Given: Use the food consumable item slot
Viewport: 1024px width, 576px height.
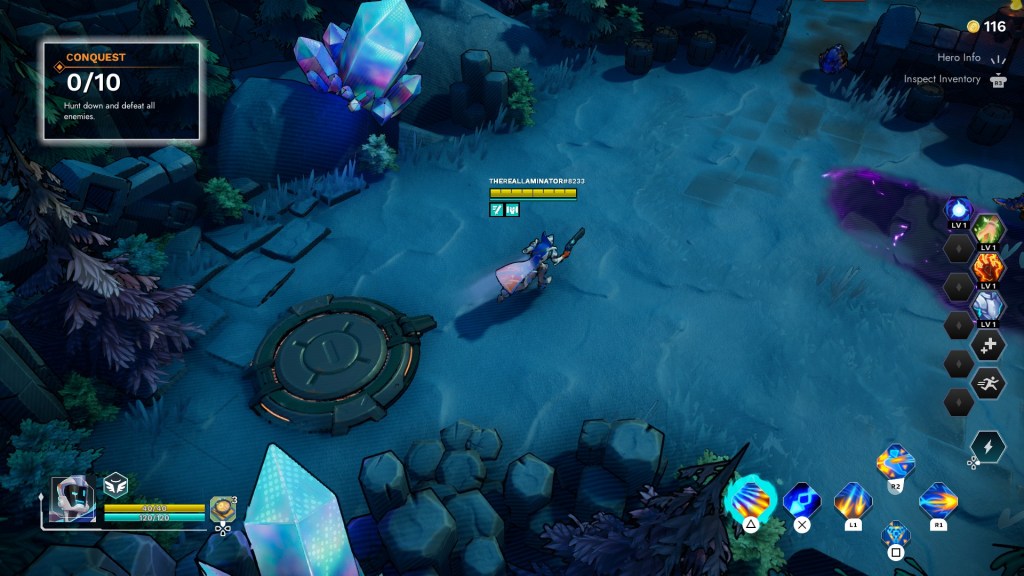Looking at the screenshot, I should [222, 508].
